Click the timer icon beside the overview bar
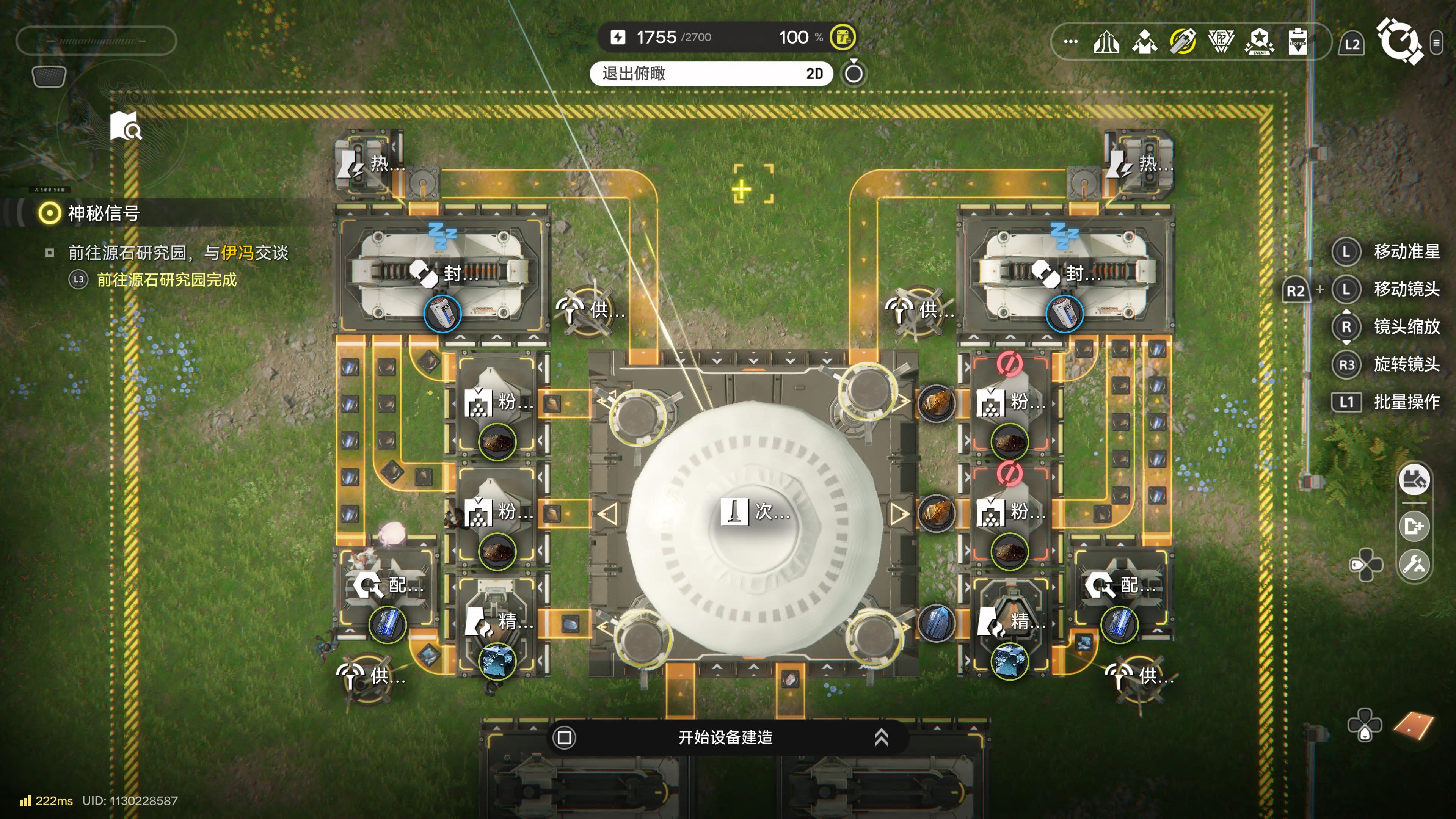This screenshot has height=819, width=1456. point(854,73)
